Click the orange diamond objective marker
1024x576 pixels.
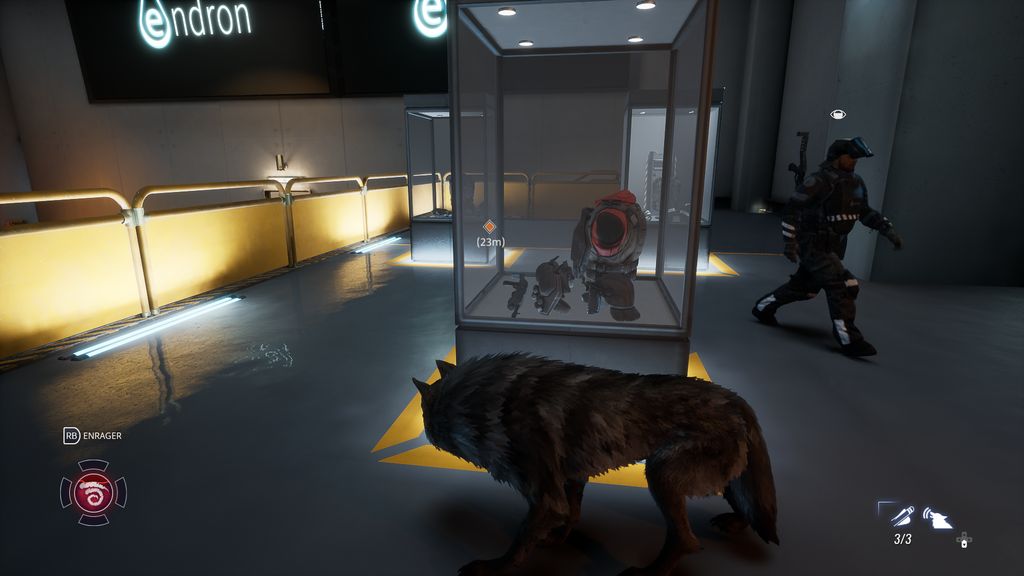tap(489, 227)
